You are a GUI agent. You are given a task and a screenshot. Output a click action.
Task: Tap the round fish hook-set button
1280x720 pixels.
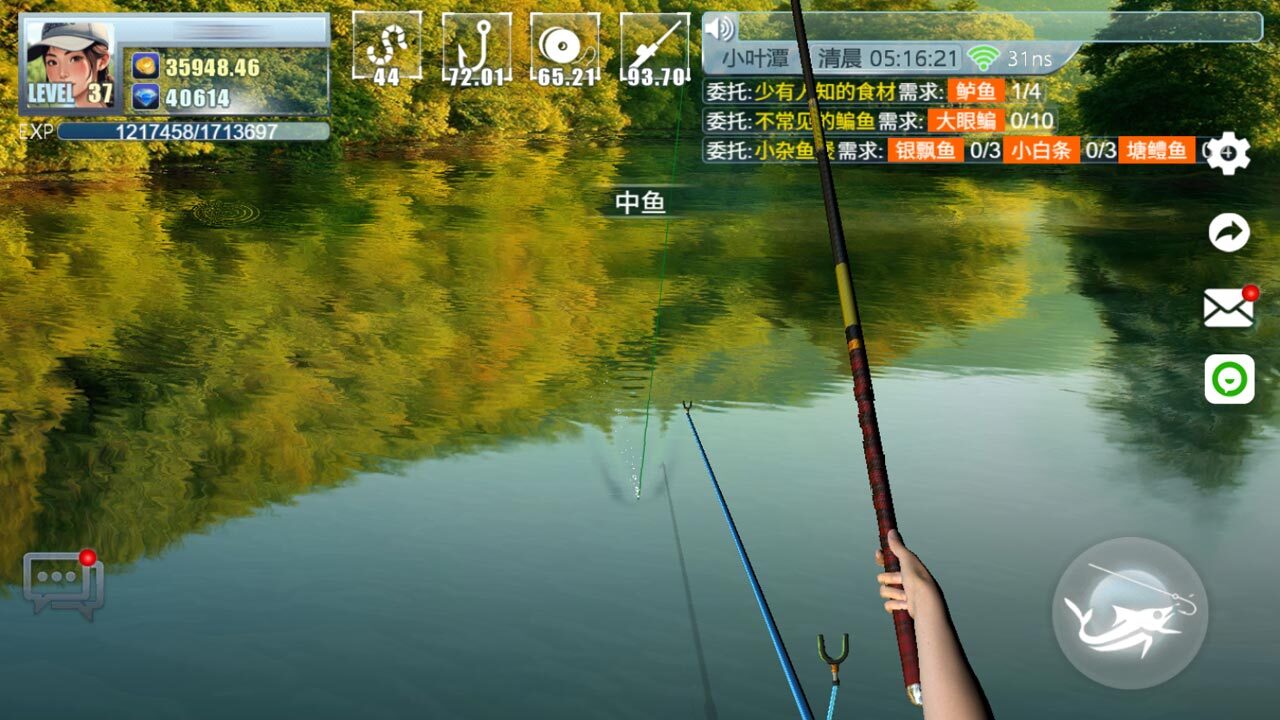click(x=1129, y=613)
